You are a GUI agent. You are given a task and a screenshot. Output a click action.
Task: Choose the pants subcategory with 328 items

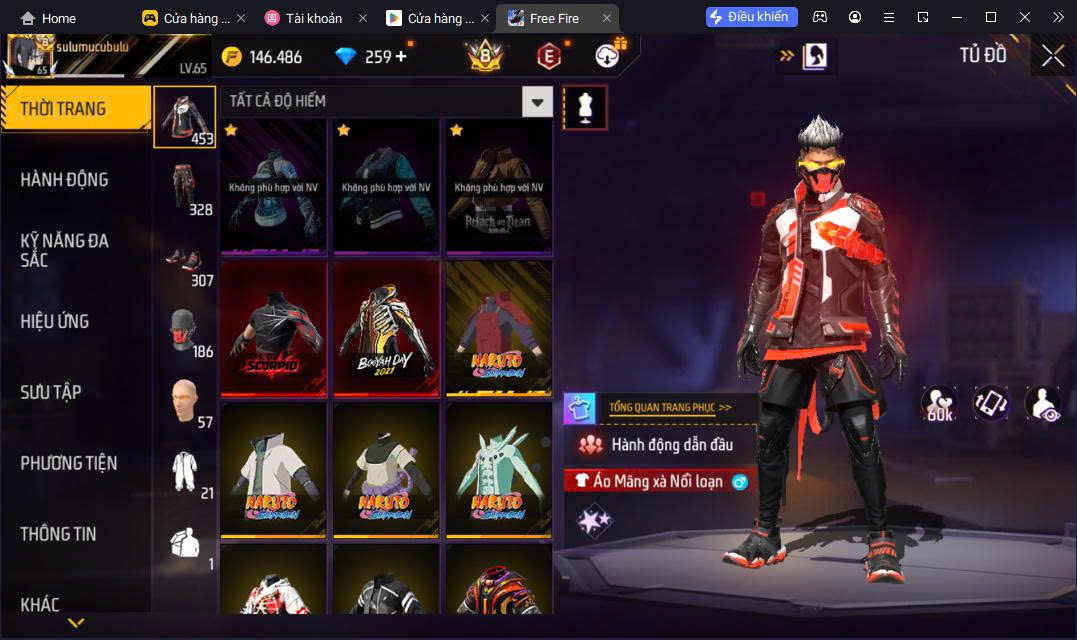pos(185,189)
